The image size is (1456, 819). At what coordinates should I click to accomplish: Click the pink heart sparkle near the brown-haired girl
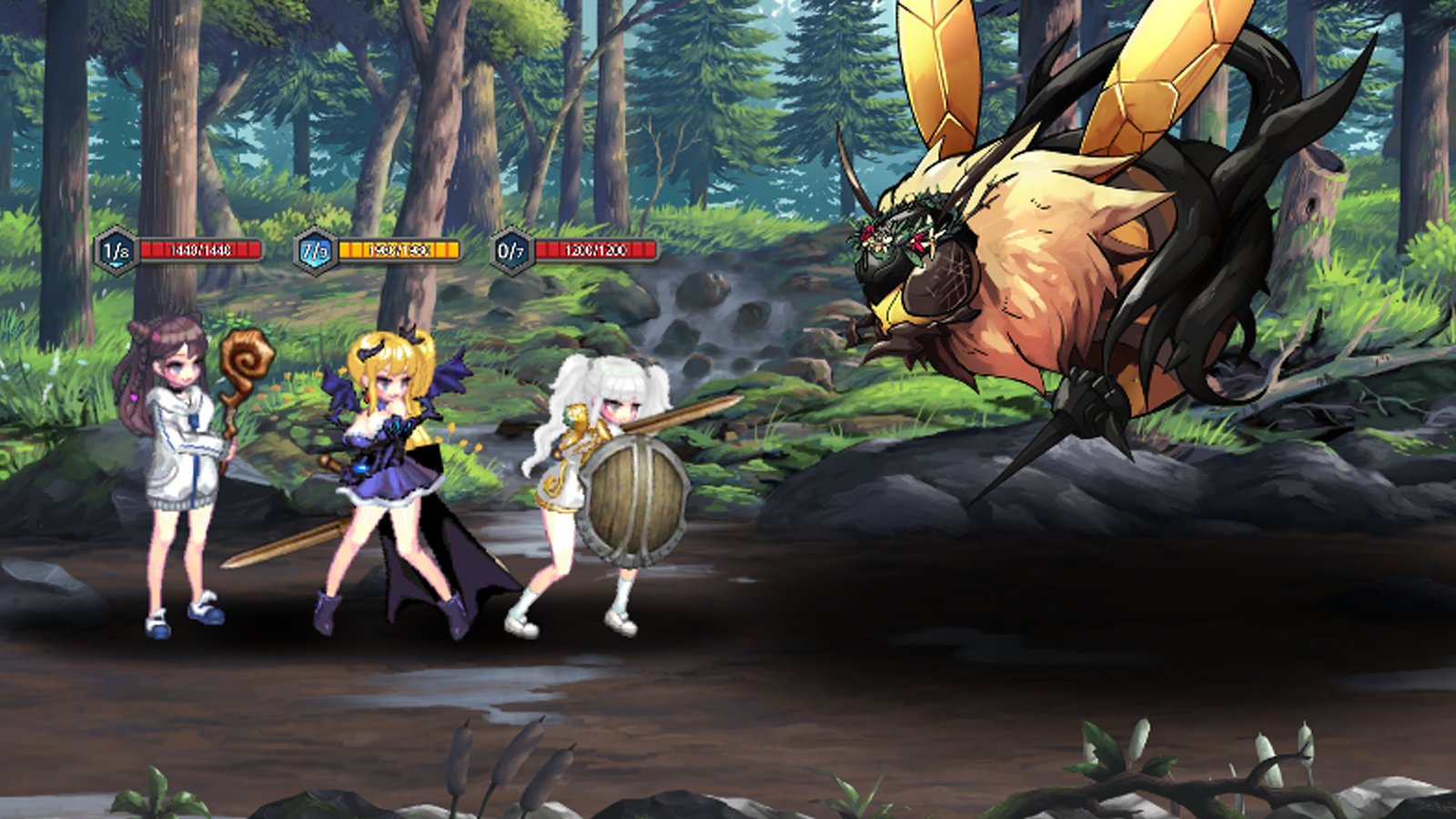pyautogui.click(x=133, y=398)
